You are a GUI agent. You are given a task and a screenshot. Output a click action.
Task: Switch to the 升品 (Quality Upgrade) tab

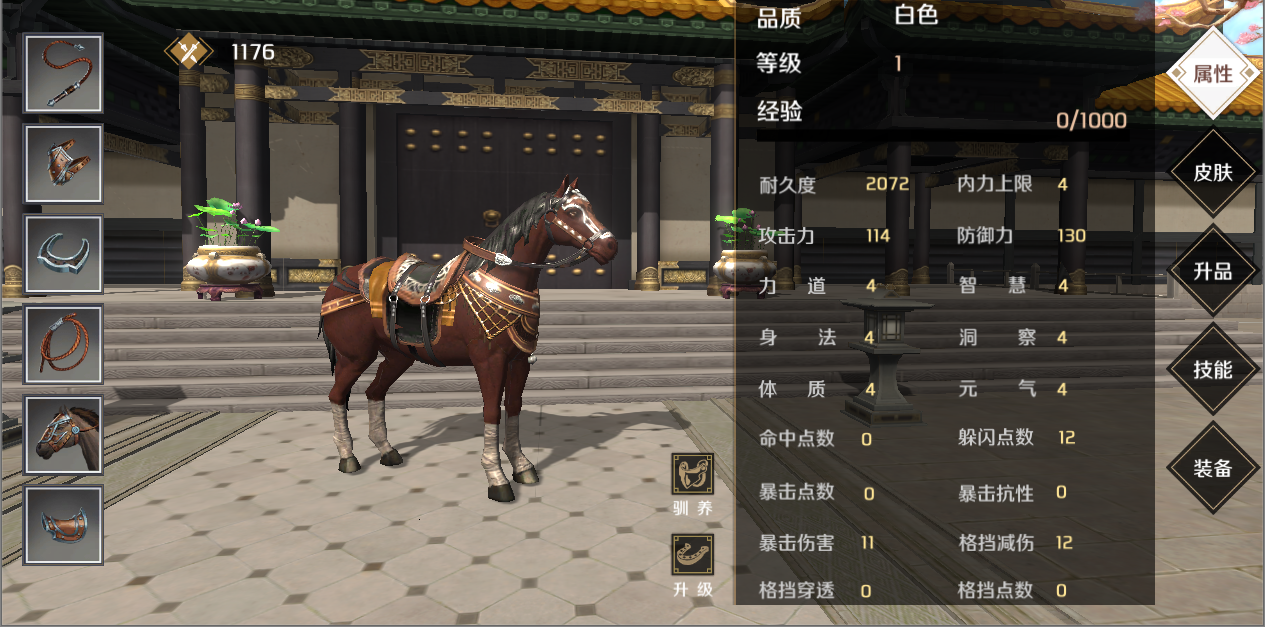[1212, 271]
